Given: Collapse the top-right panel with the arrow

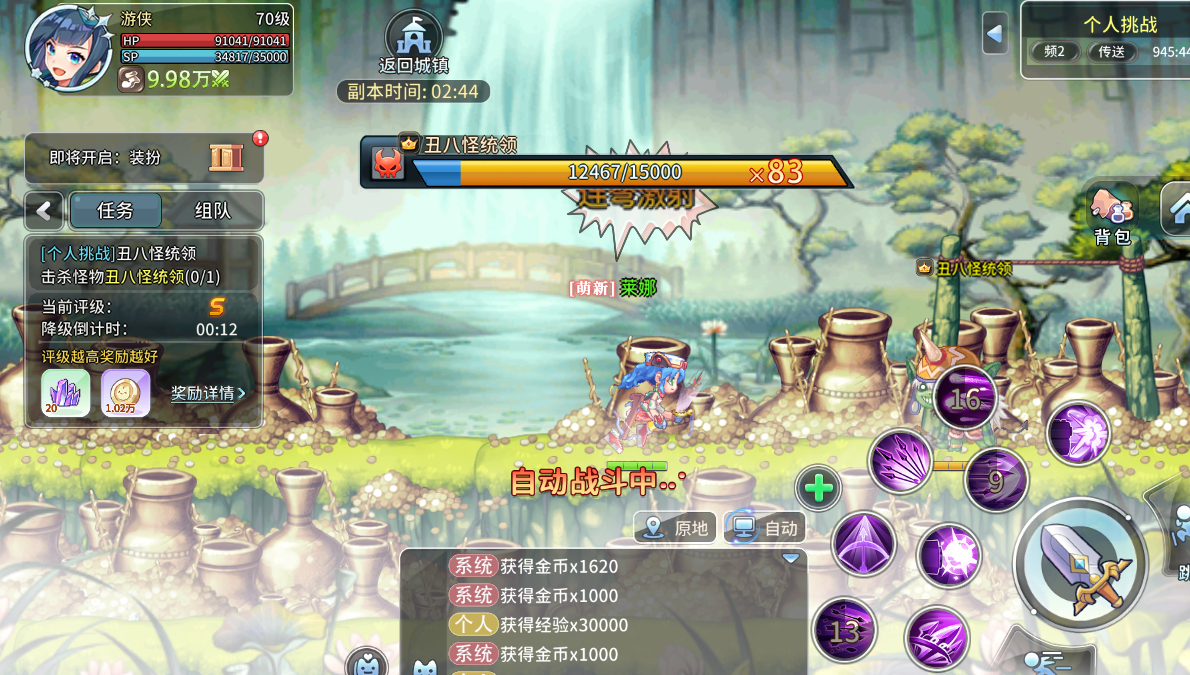Looking at the screenshot, I should (994, 35).
